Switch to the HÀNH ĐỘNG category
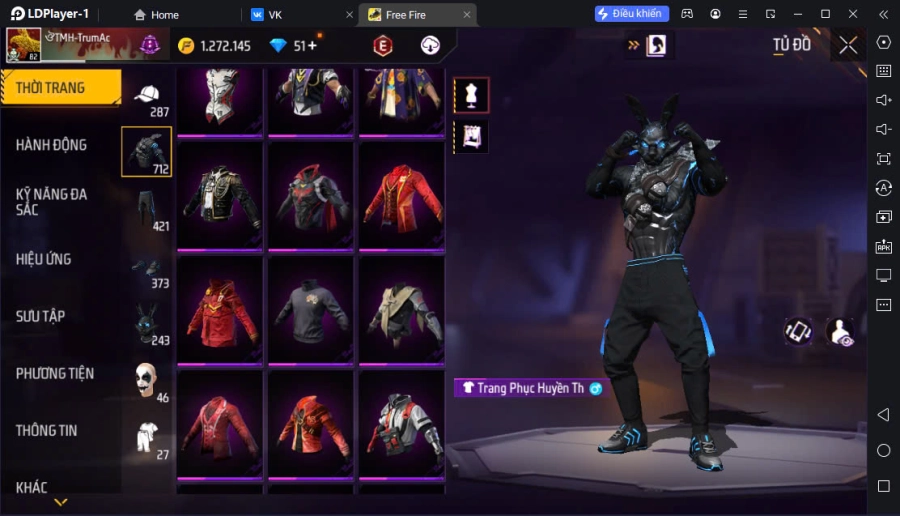Viewport: 900px width, 516px height. coord(52,145)
